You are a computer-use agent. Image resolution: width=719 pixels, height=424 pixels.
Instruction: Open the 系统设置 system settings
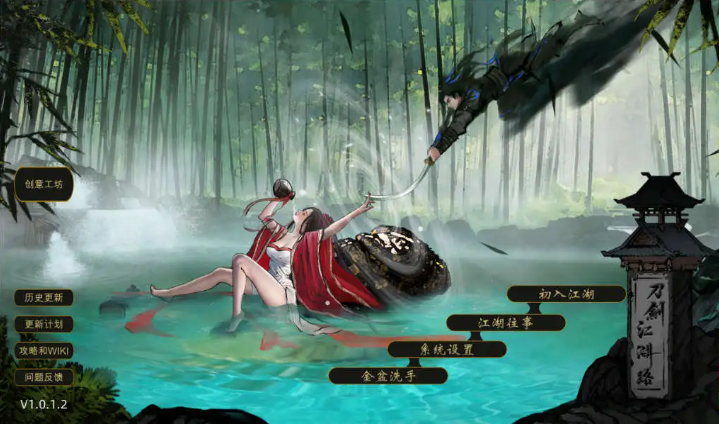[x=447, y=349]
